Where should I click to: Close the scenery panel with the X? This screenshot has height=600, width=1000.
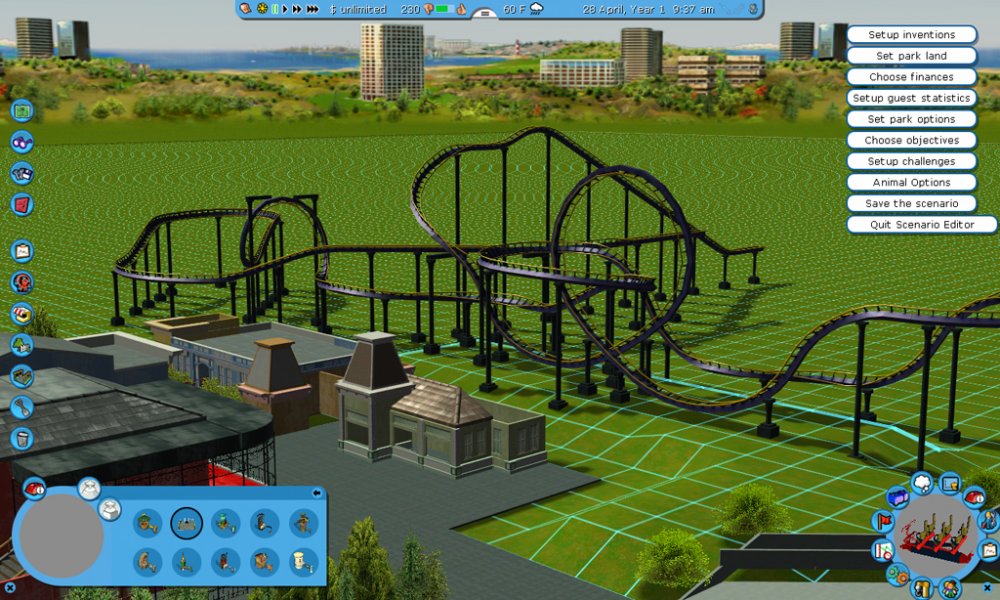(x=9, y=587)
